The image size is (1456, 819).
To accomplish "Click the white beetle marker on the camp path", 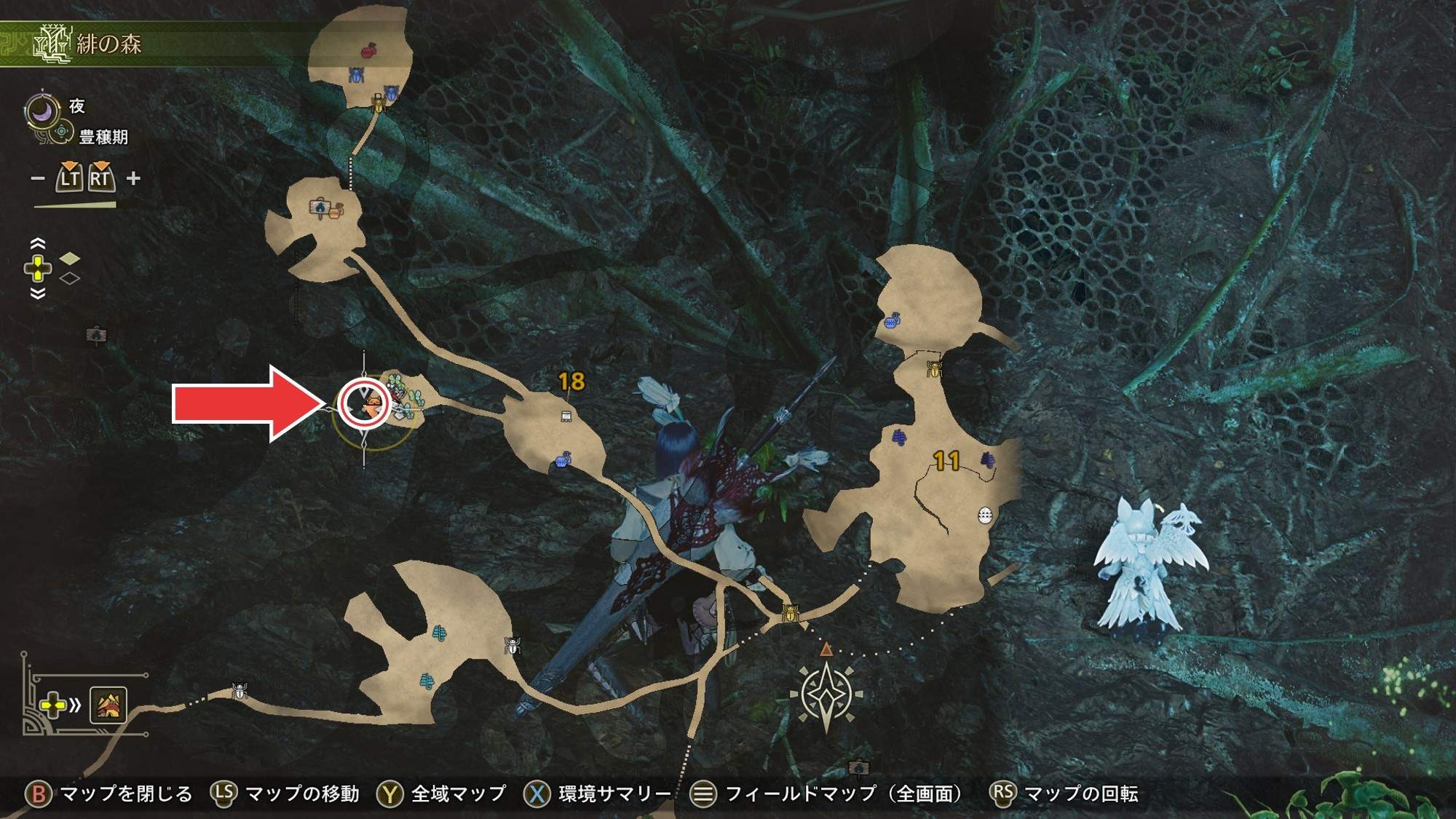I will [240, 691].
